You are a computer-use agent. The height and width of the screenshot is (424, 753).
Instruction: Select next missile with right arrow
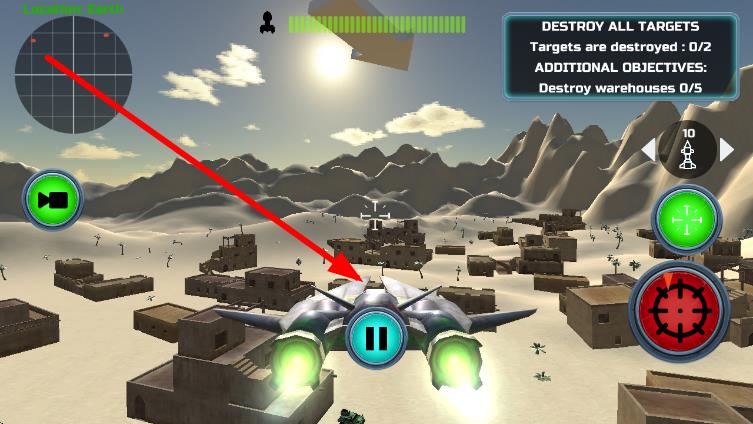click(727, 150)
